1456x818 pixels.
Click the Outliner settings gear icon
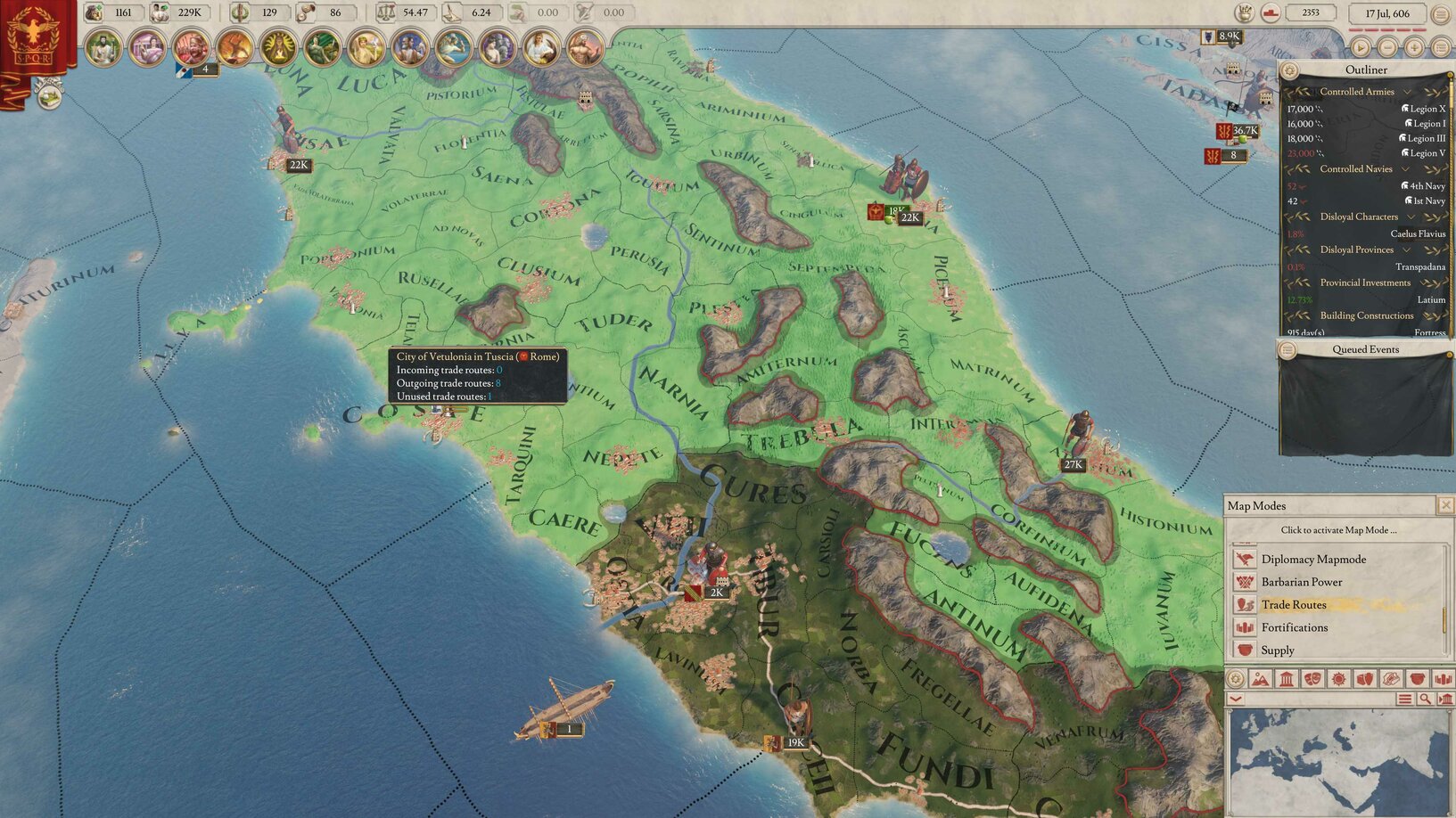[1288, 70]
